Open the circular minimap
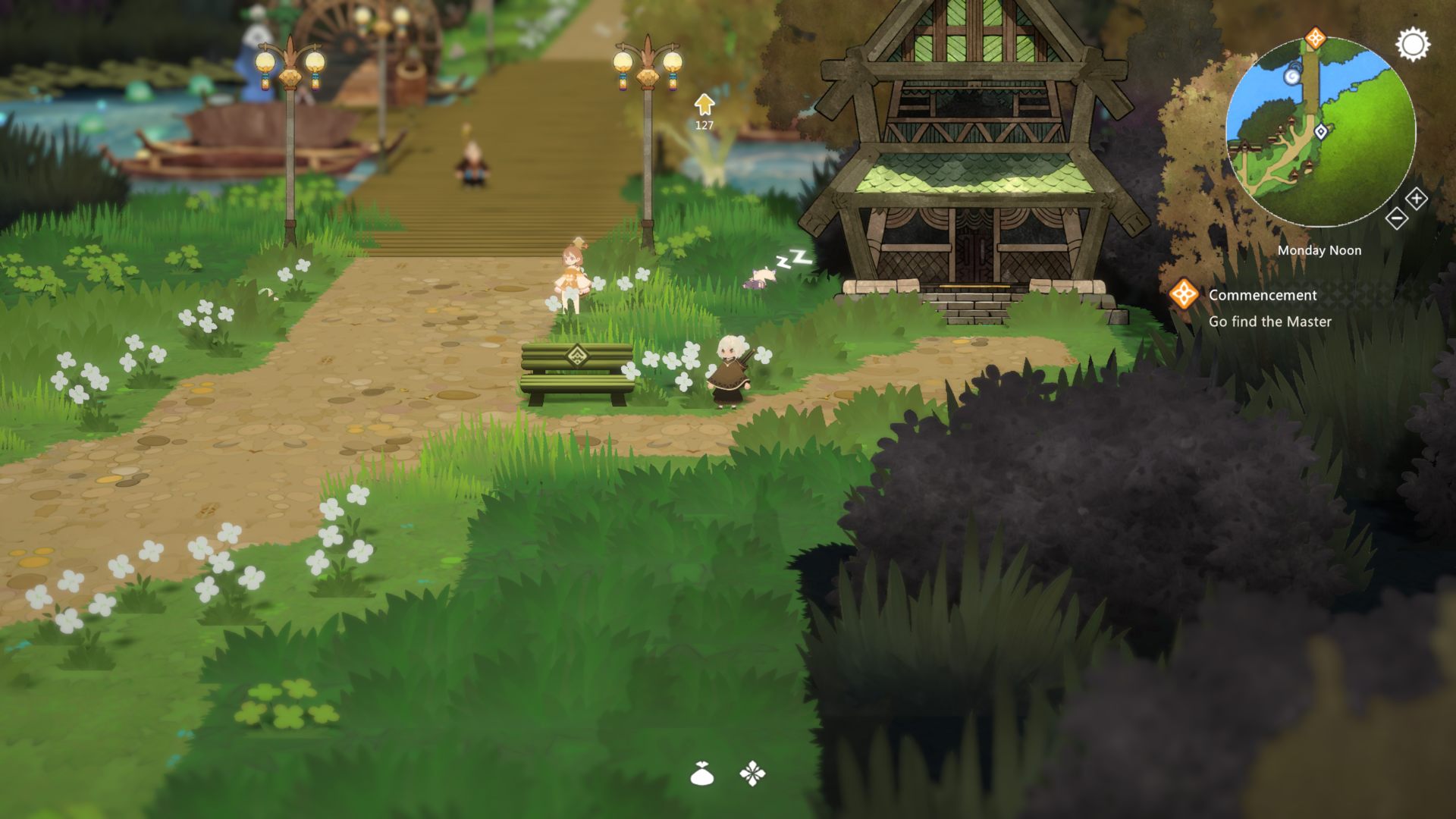This screenshot has height=819, width=1456. [x=1320, y=133]
